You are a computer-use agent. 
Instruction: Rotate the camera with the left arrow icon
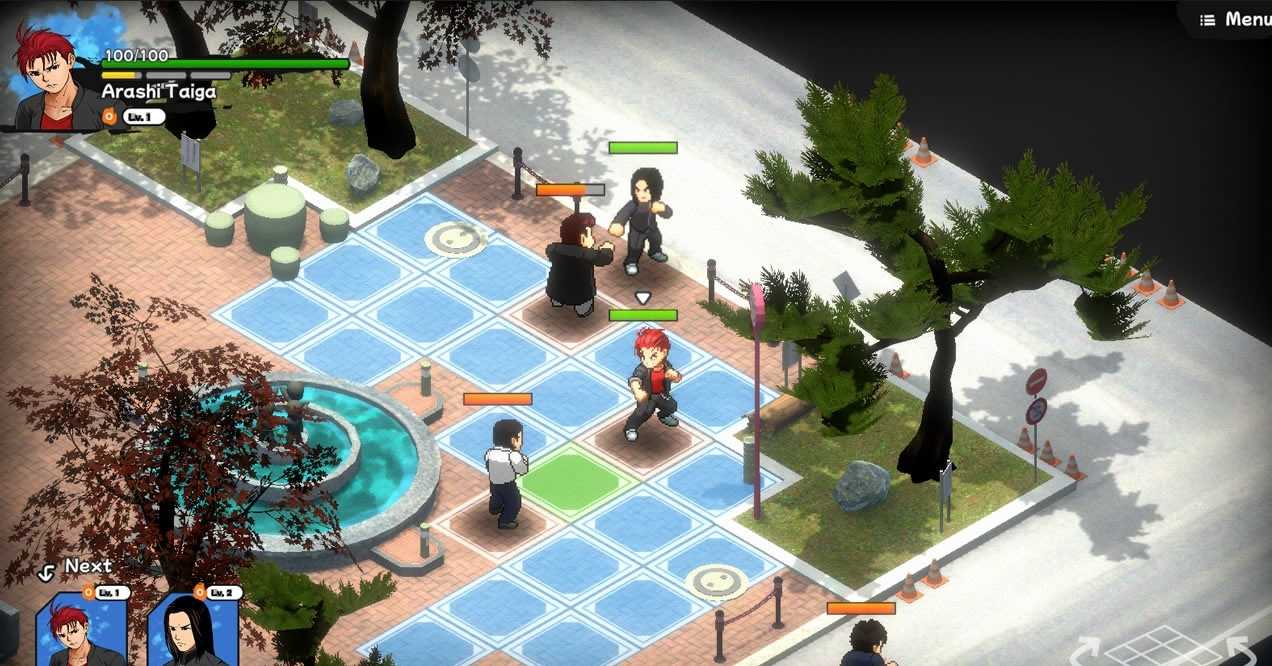[x=1086, y=651]
